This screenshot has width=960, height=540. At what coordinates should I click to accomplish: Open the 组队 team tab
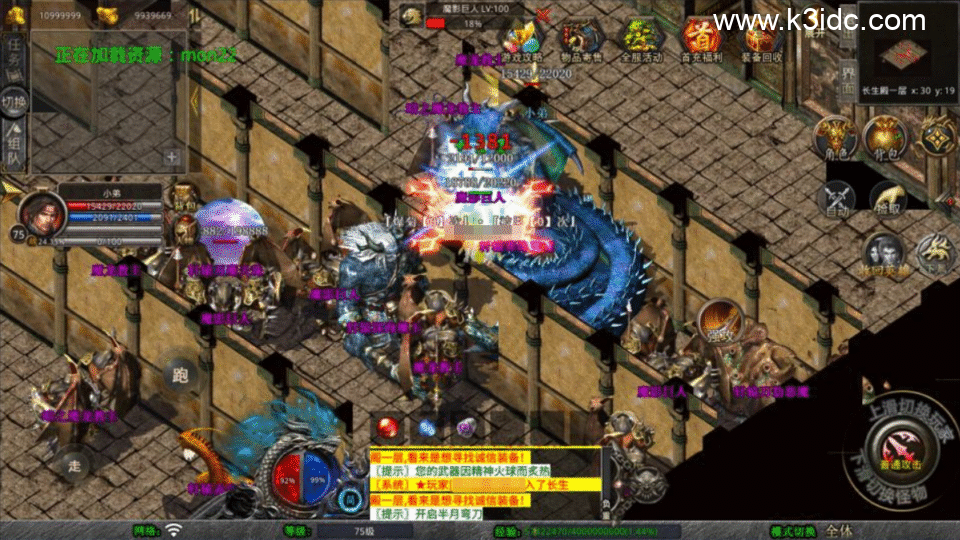coord(14,147)
